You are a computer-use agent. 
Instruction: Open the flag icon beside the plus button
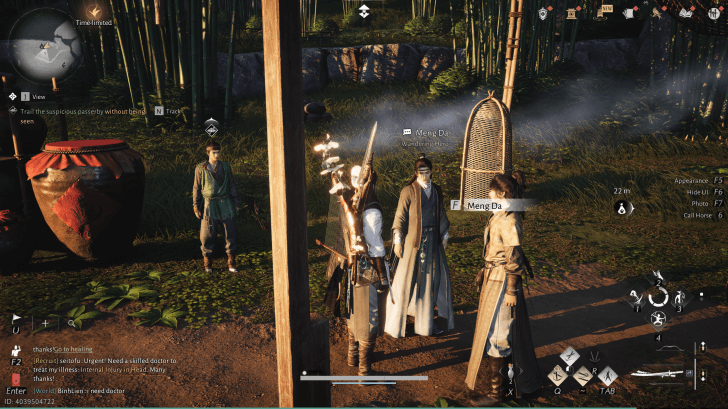[17, 323]
